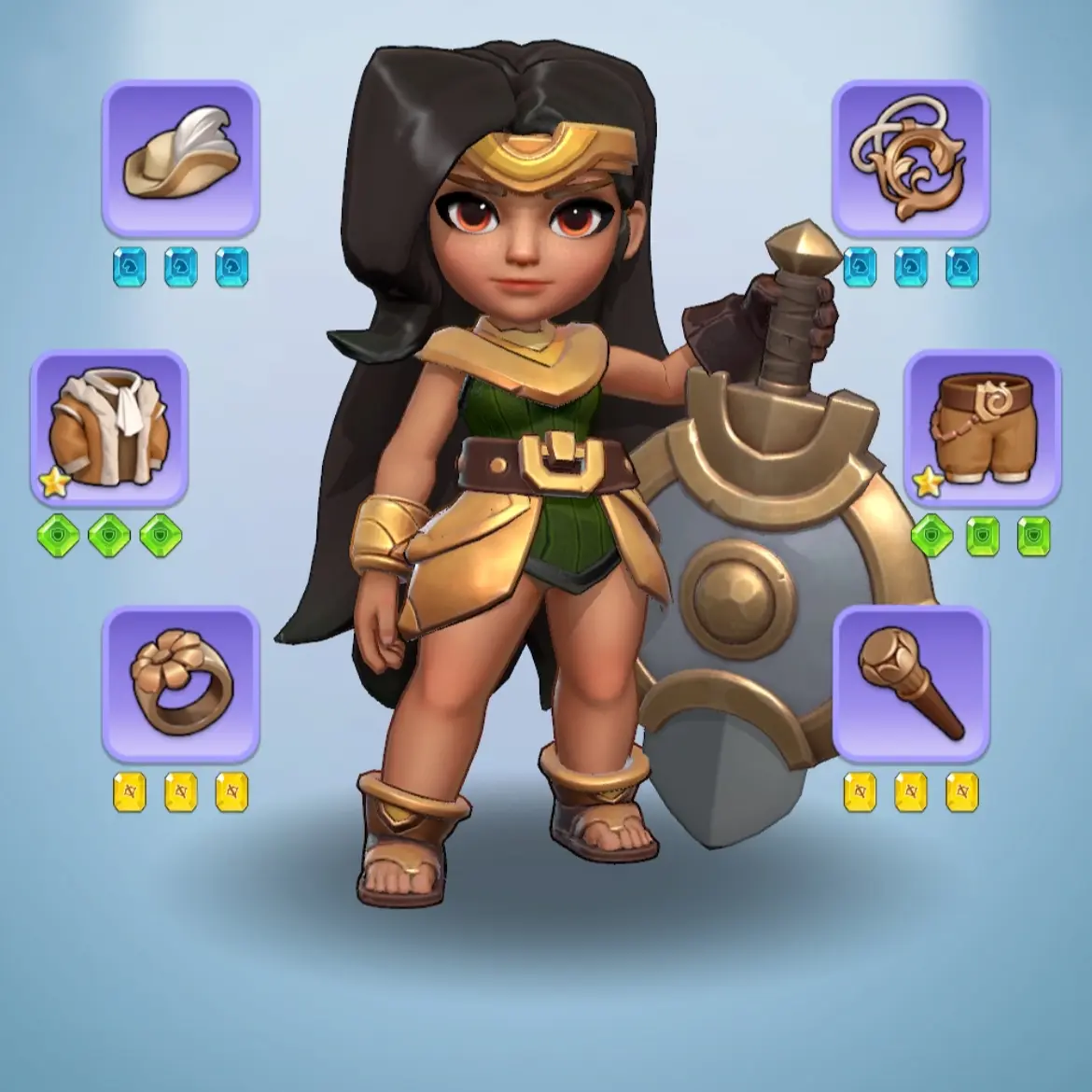1092x1092 pixels.
Task: Open the ornate gold amulet slot
Action: click(x=910, y=159)
